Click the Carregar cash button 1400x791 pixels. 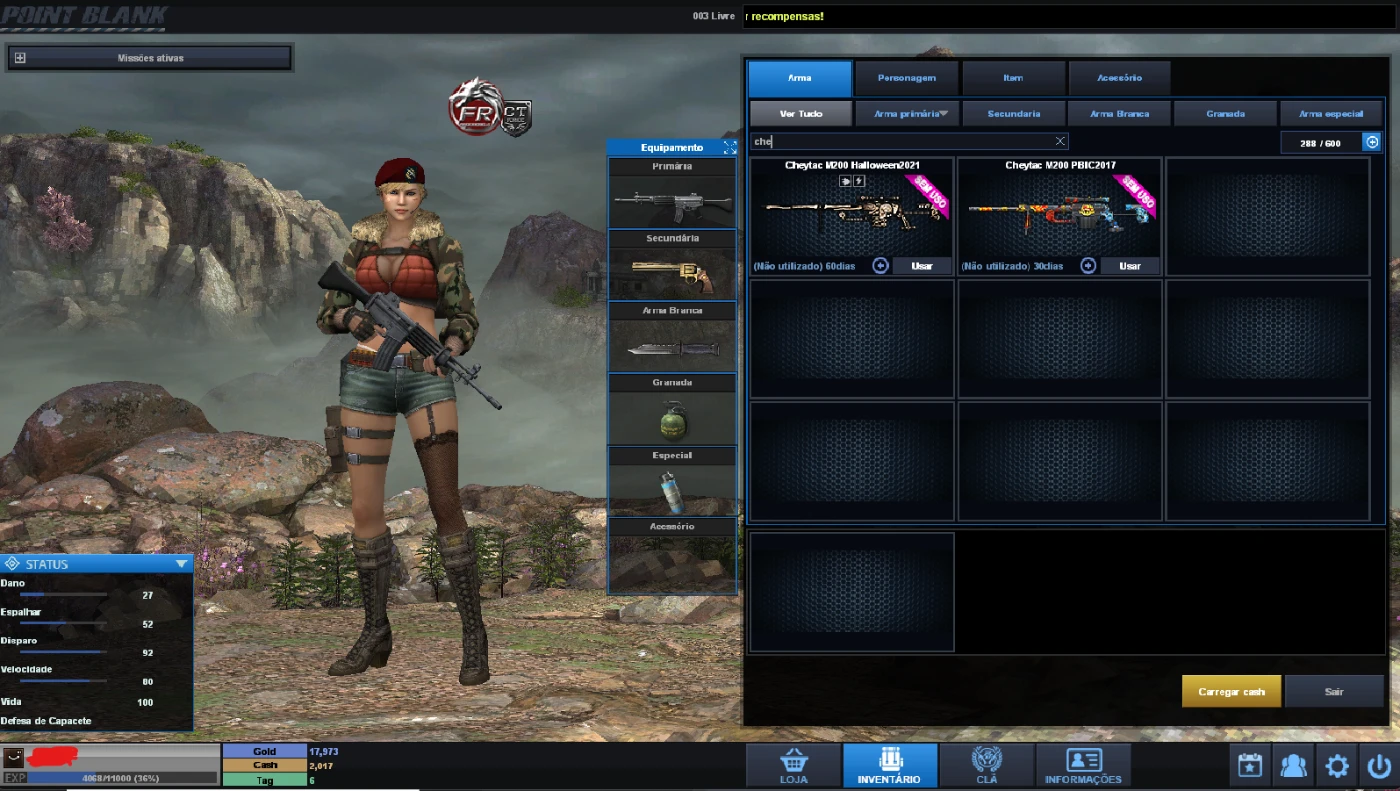[1231, 691]
